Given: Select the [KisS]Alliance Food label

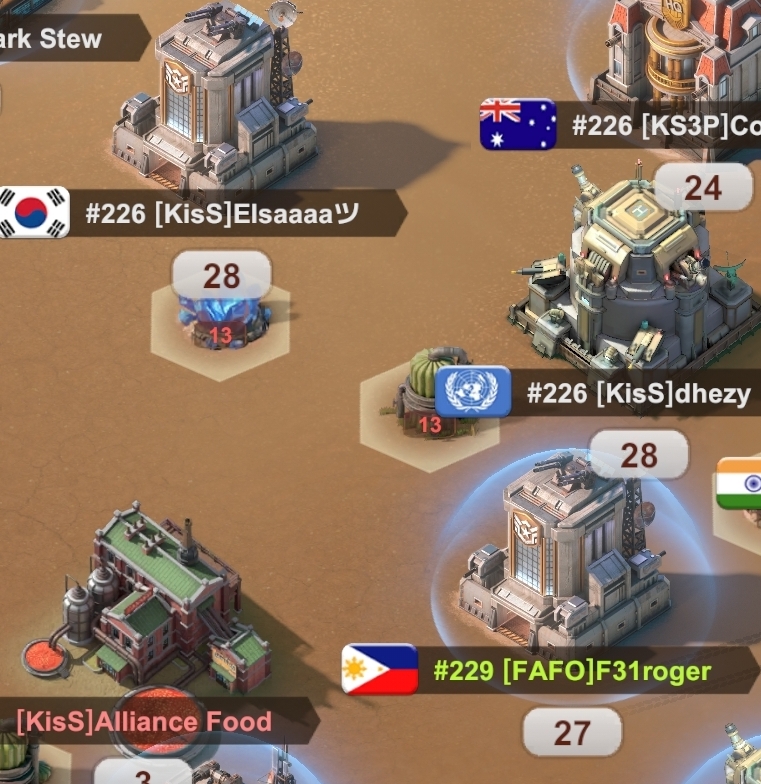Looking at the screenshot, I should pyautogui.click(x=145, y=721).
